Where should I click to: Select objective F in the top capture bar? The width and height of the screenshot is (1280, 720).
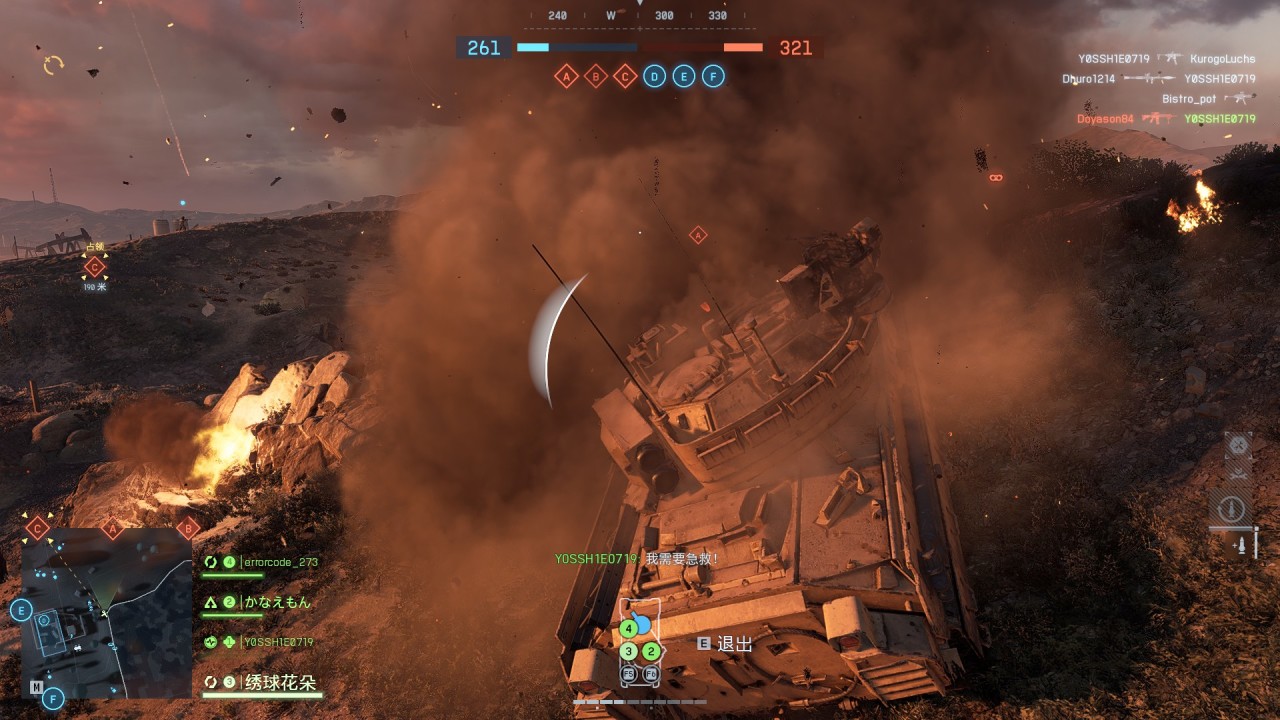[x=713, y=76]
